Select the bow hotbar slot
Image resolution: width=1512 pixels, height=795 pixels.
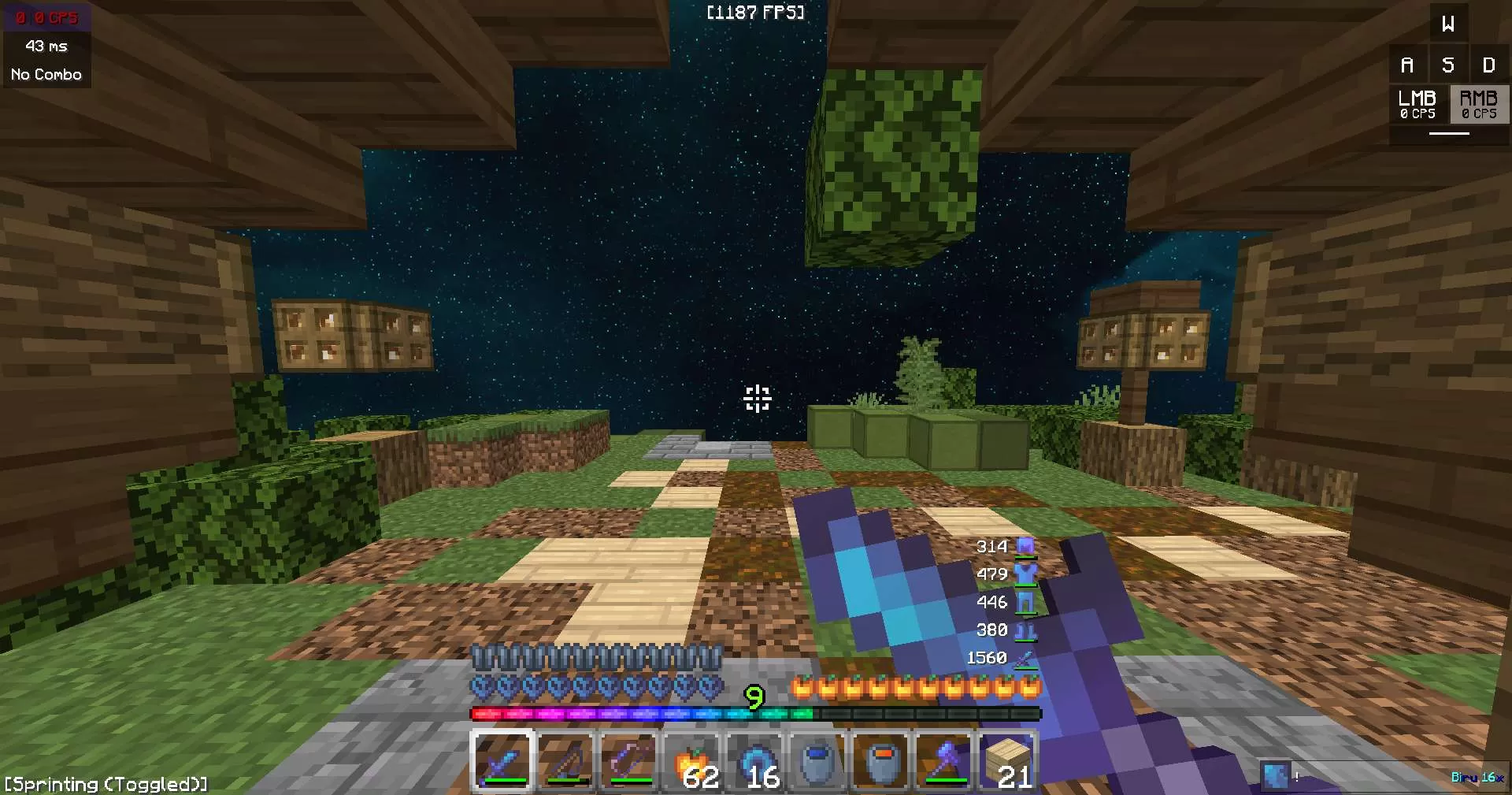pyautogui.click(x=629, y=761)
